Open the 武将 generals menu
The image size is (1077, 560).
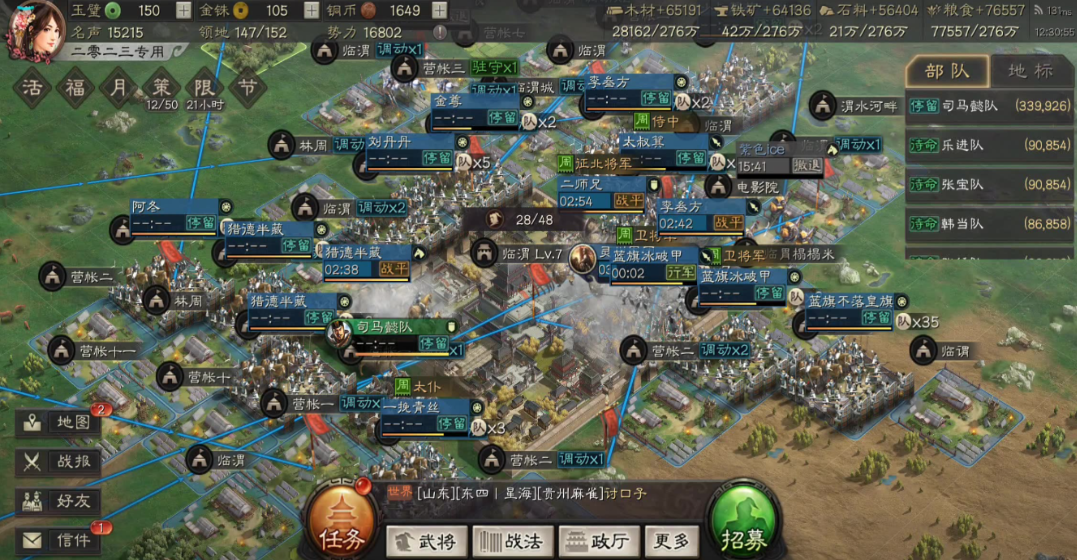[425, 541]
